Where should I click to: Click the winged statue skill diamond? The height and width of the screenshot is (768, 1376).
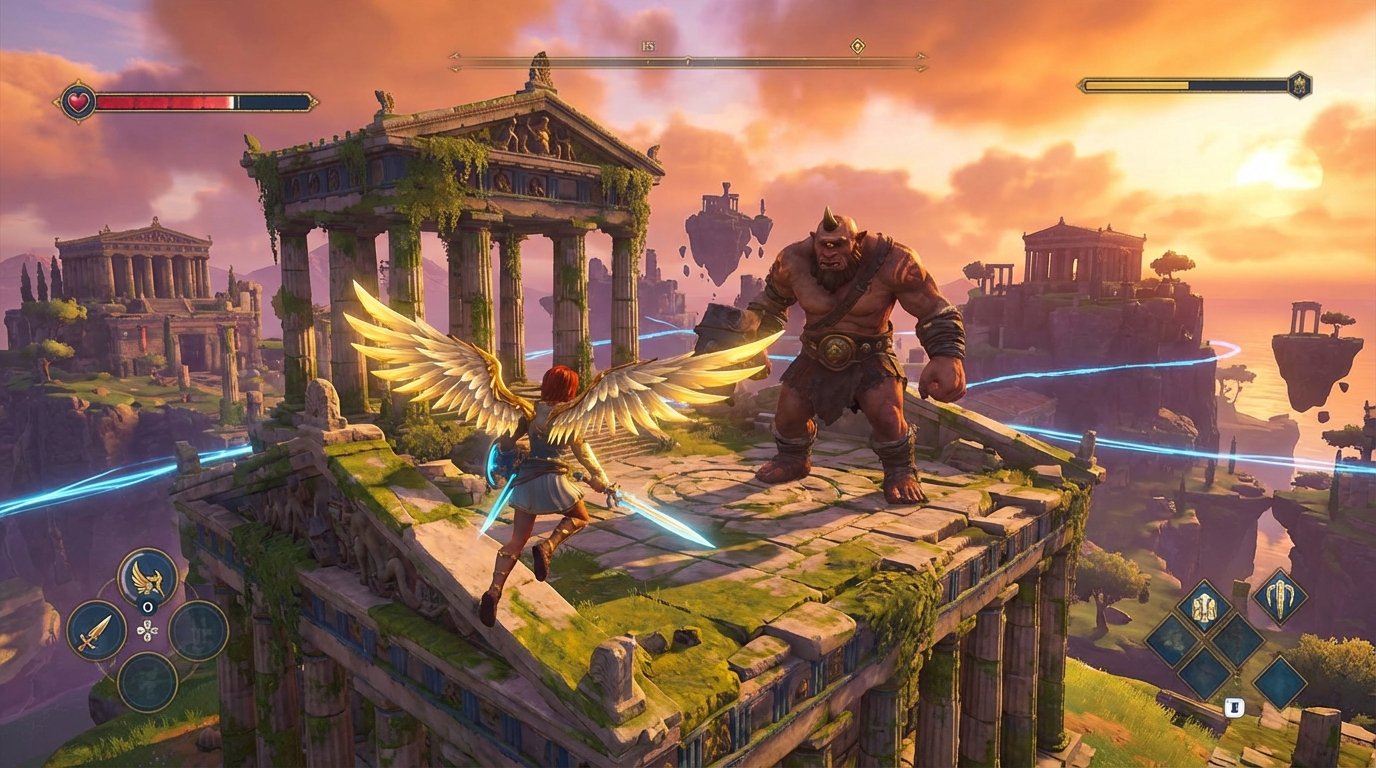[1203, 606]
